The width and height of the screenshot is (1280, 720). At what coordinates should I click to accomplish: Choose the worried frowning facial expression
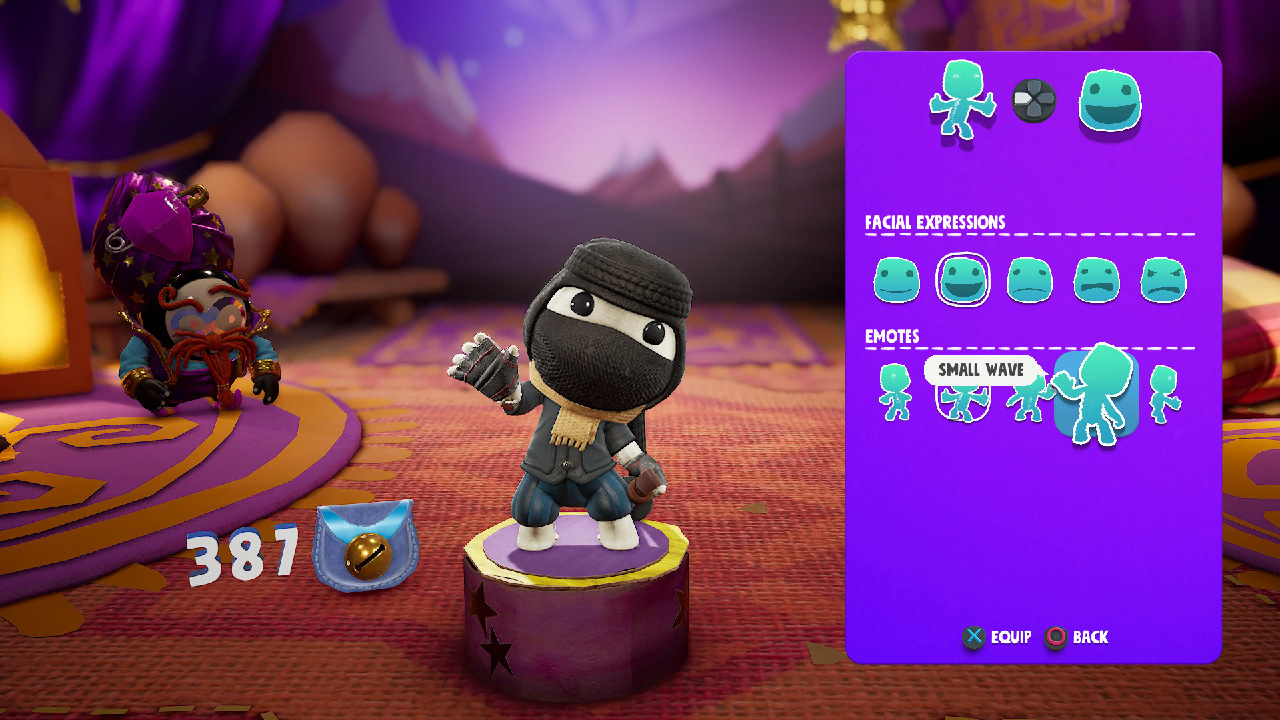(x=1097, y=281)
